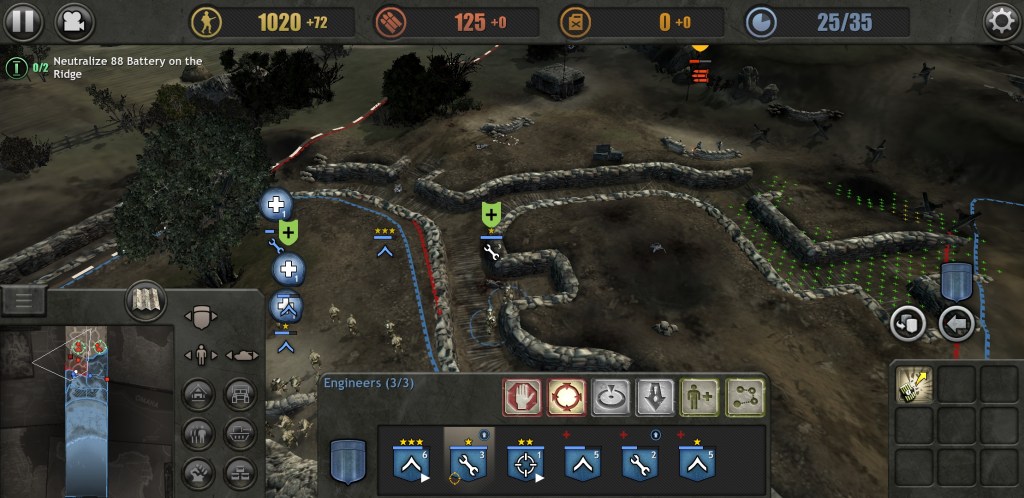The width and height of the screenshot is (1024, 498).
Task: Select the selected engineers wrench squad card
Action: pyautogui.click(x=467, y=459)
